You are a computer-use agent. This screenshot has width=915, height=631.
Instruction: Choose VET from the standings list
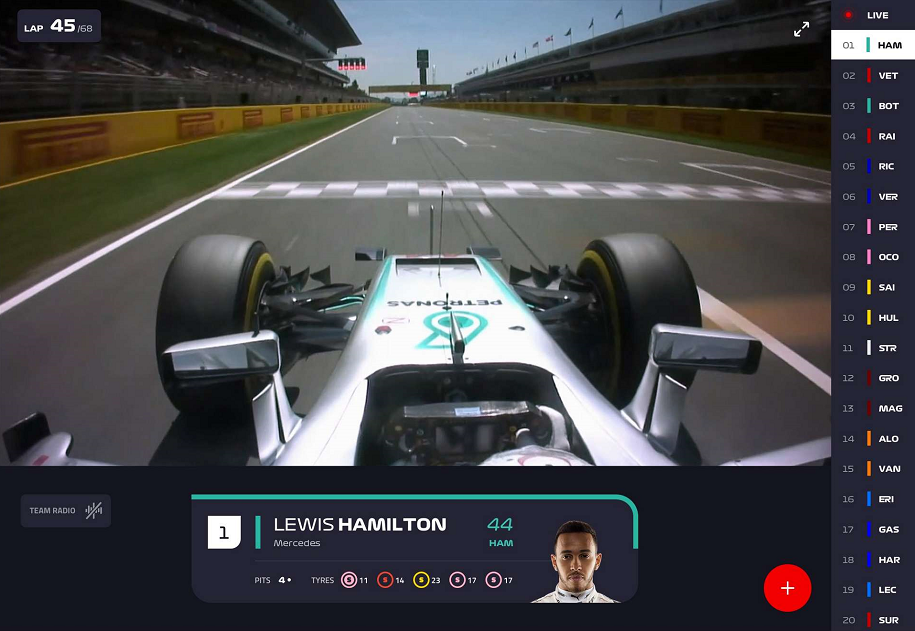(x=872, y=75)
